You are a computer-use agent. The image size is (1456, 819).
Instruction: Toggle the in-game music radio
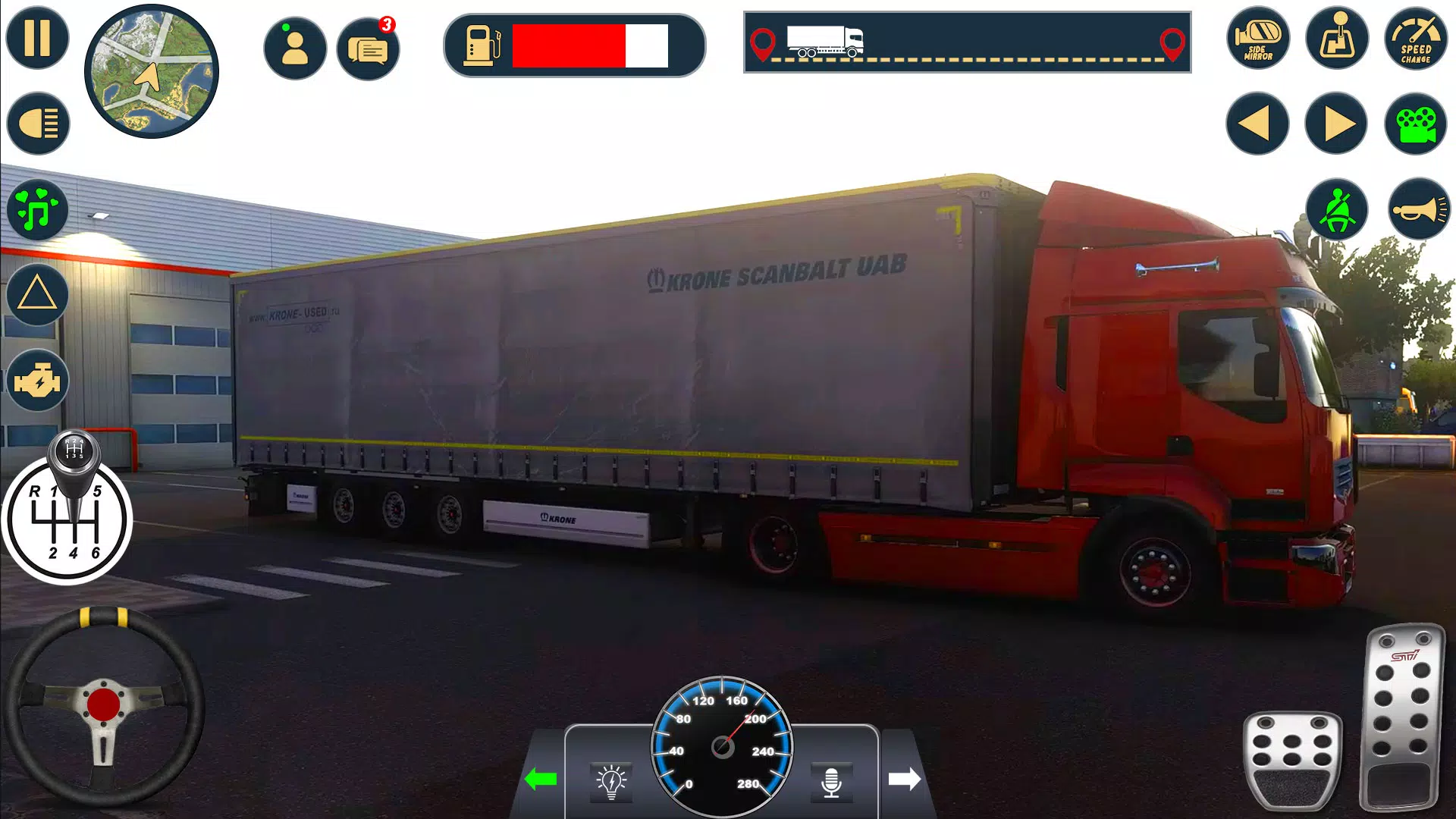point(36,211)
